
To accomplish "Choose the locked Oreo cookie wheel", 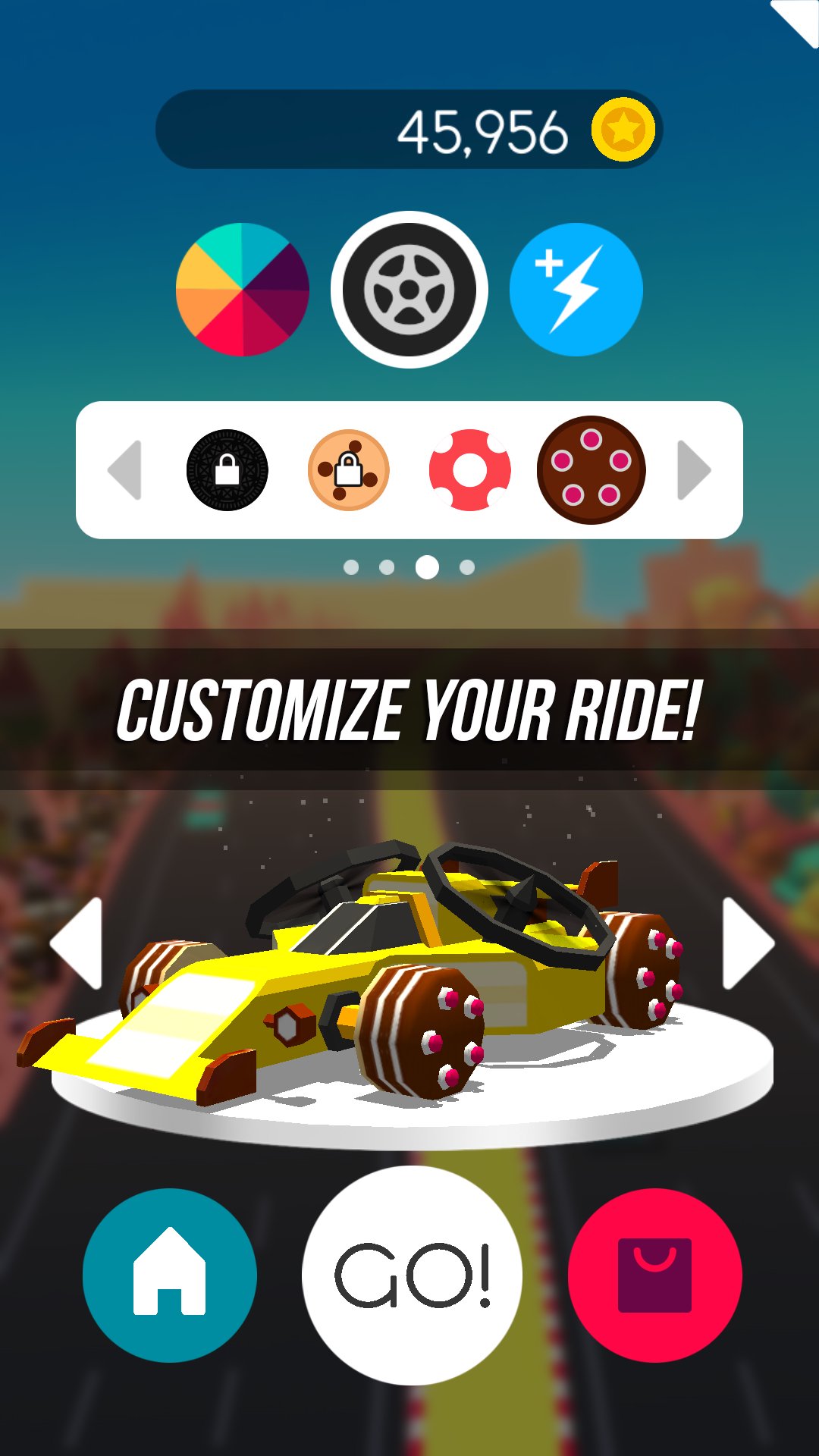I will pyautogui.click(x=227, y=470).
